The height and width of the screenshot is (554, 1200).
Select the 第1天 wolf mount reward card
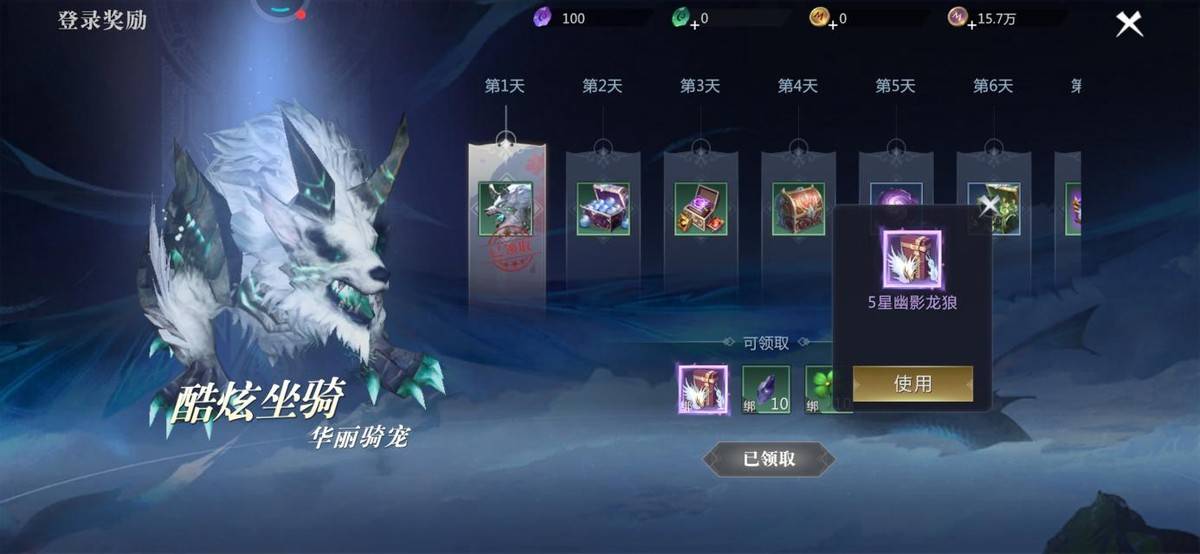pos(506,209)
